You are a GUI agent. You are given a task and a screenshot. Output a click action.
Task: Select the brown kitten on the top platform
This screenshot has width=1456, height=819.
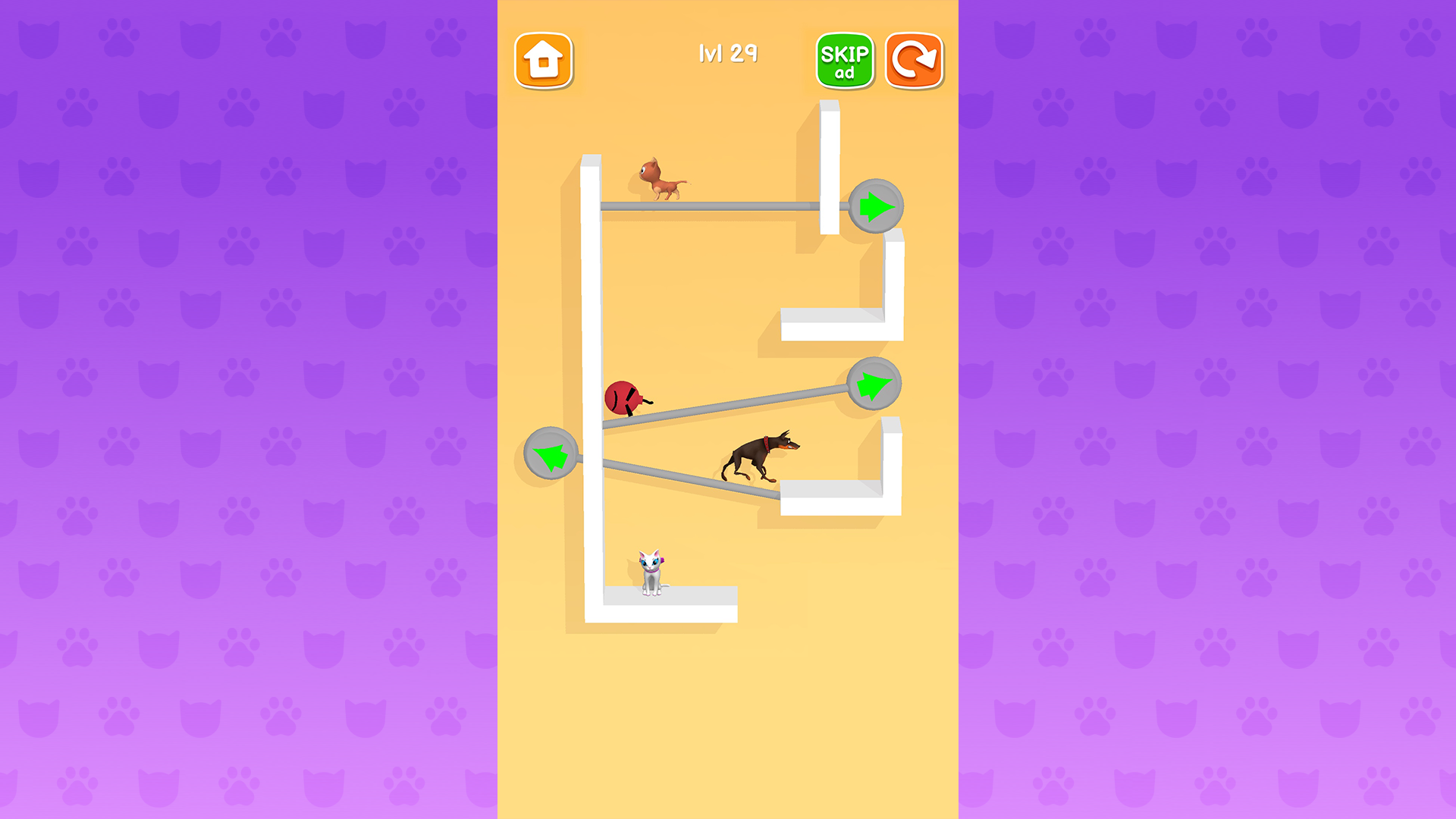660,178
